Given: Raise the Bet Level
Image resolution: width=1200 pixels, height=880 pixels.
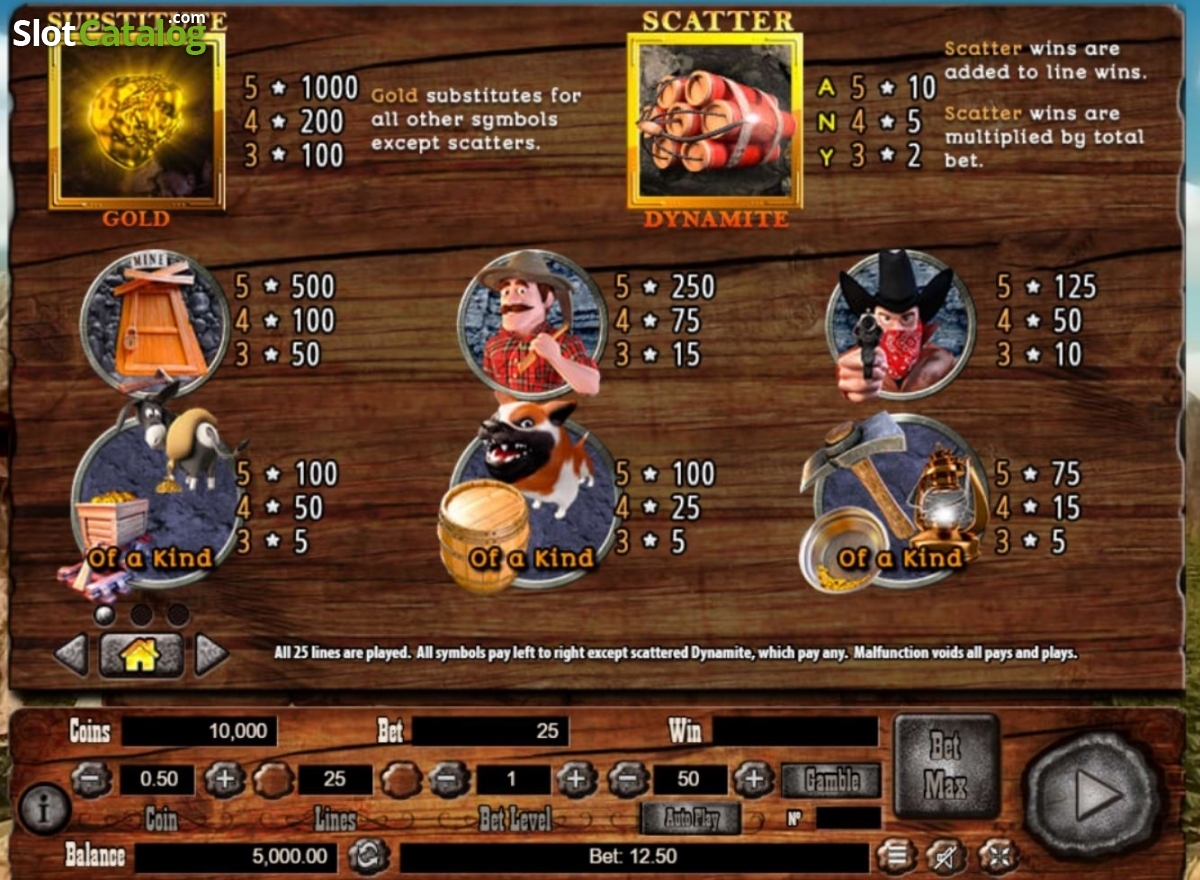Looking at the screenshot, I should (576, 780).
